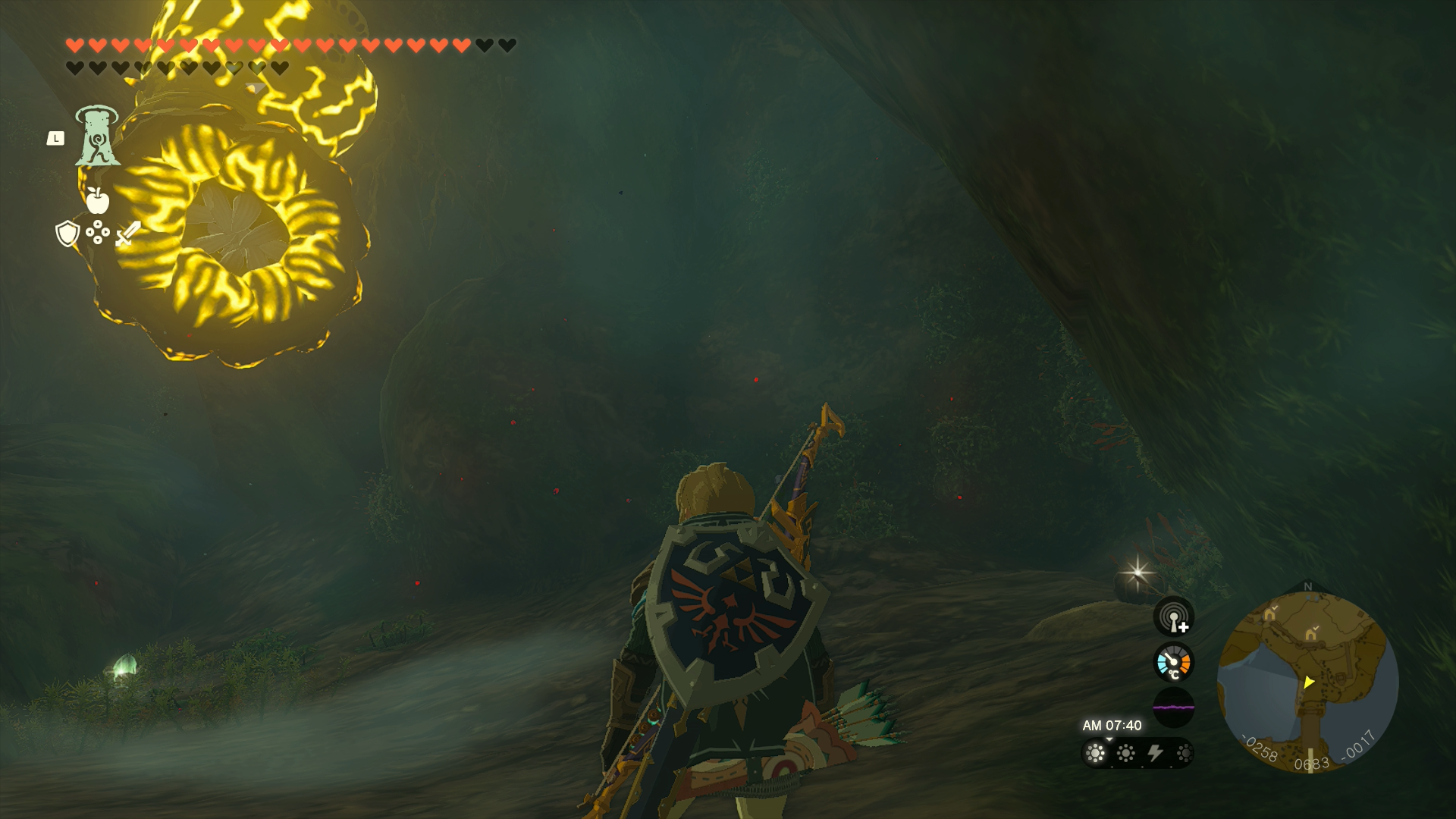Open the sword weapon quick-select icon
Image resolution: width=1456 pixels, height=819 pixels.
tap(128, 233)
